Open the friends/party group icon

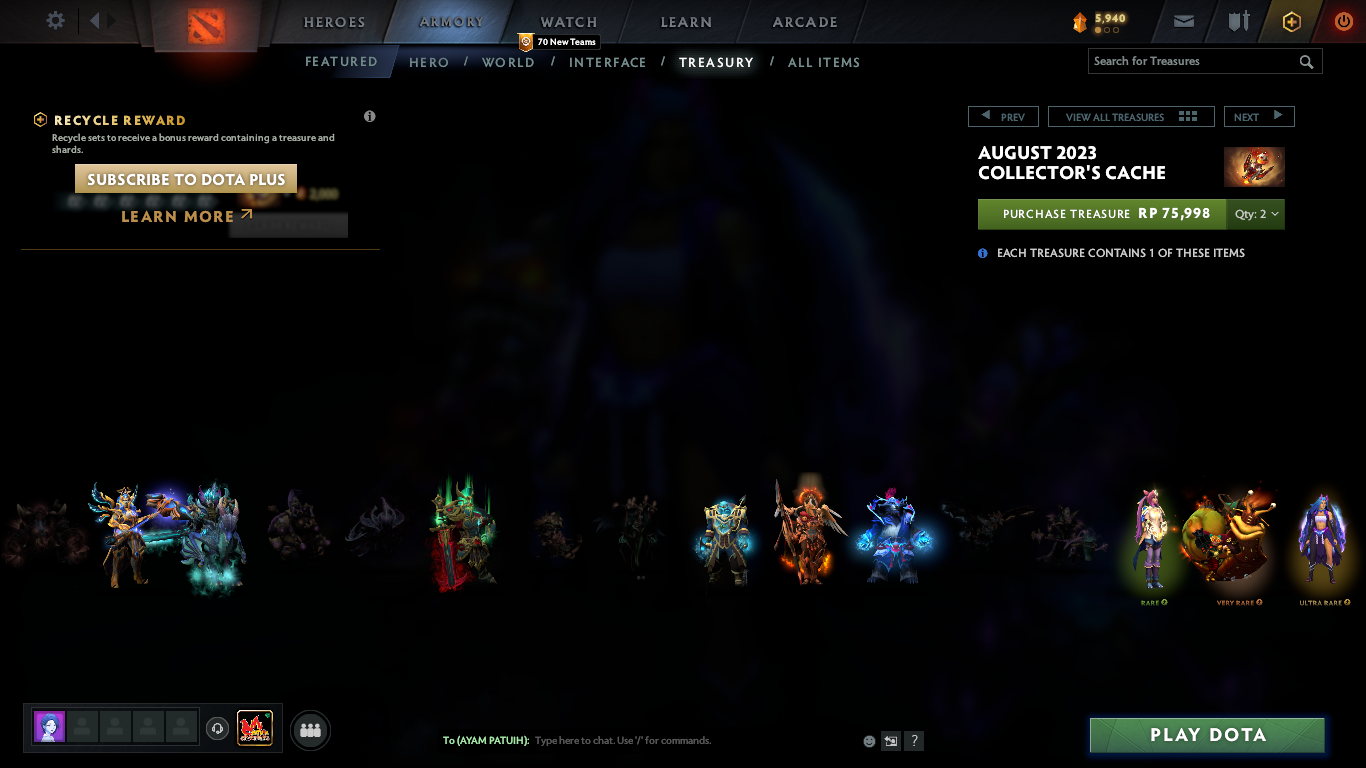310,730
